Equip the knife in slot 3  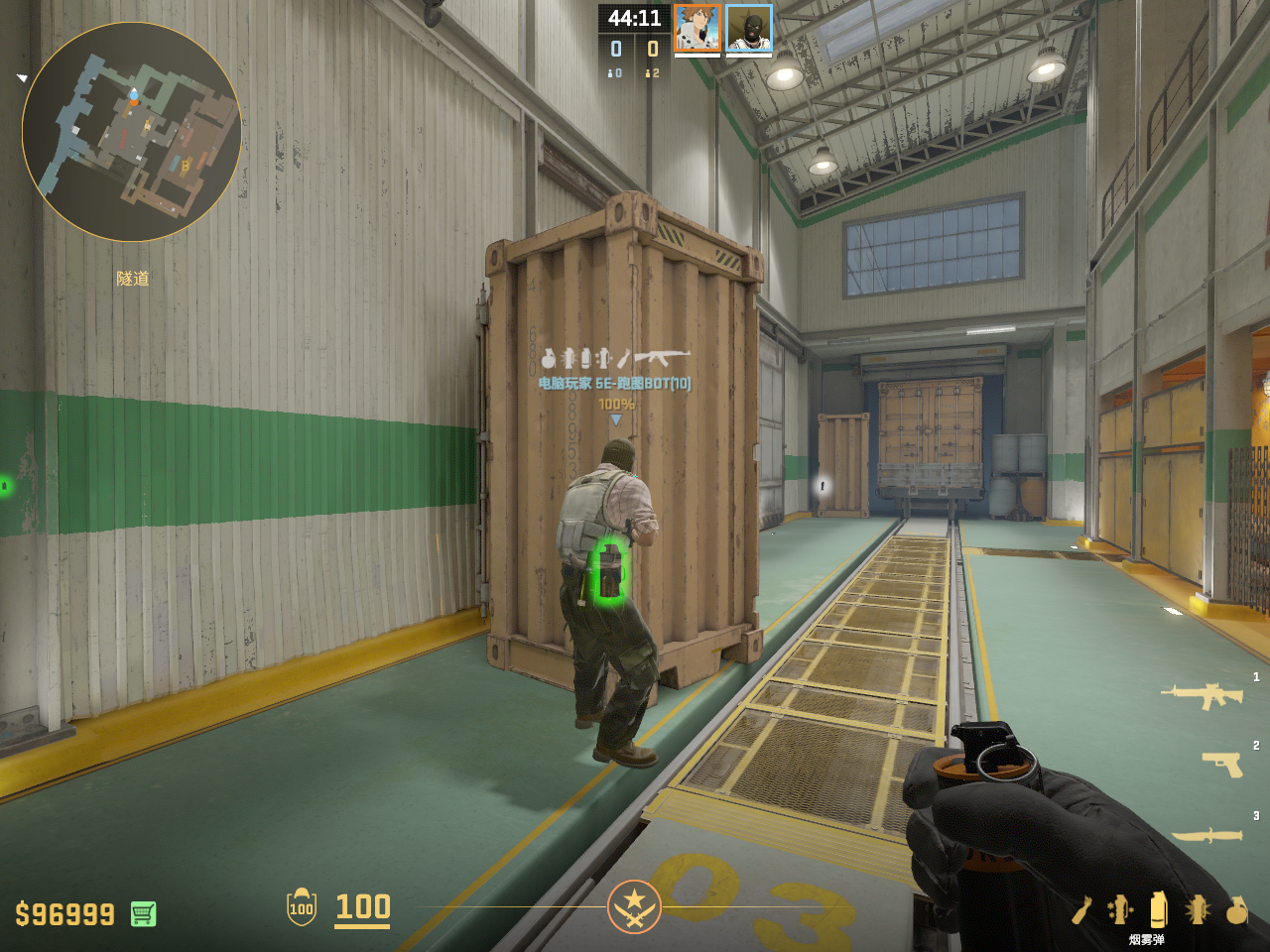(x=1207, y=835)
